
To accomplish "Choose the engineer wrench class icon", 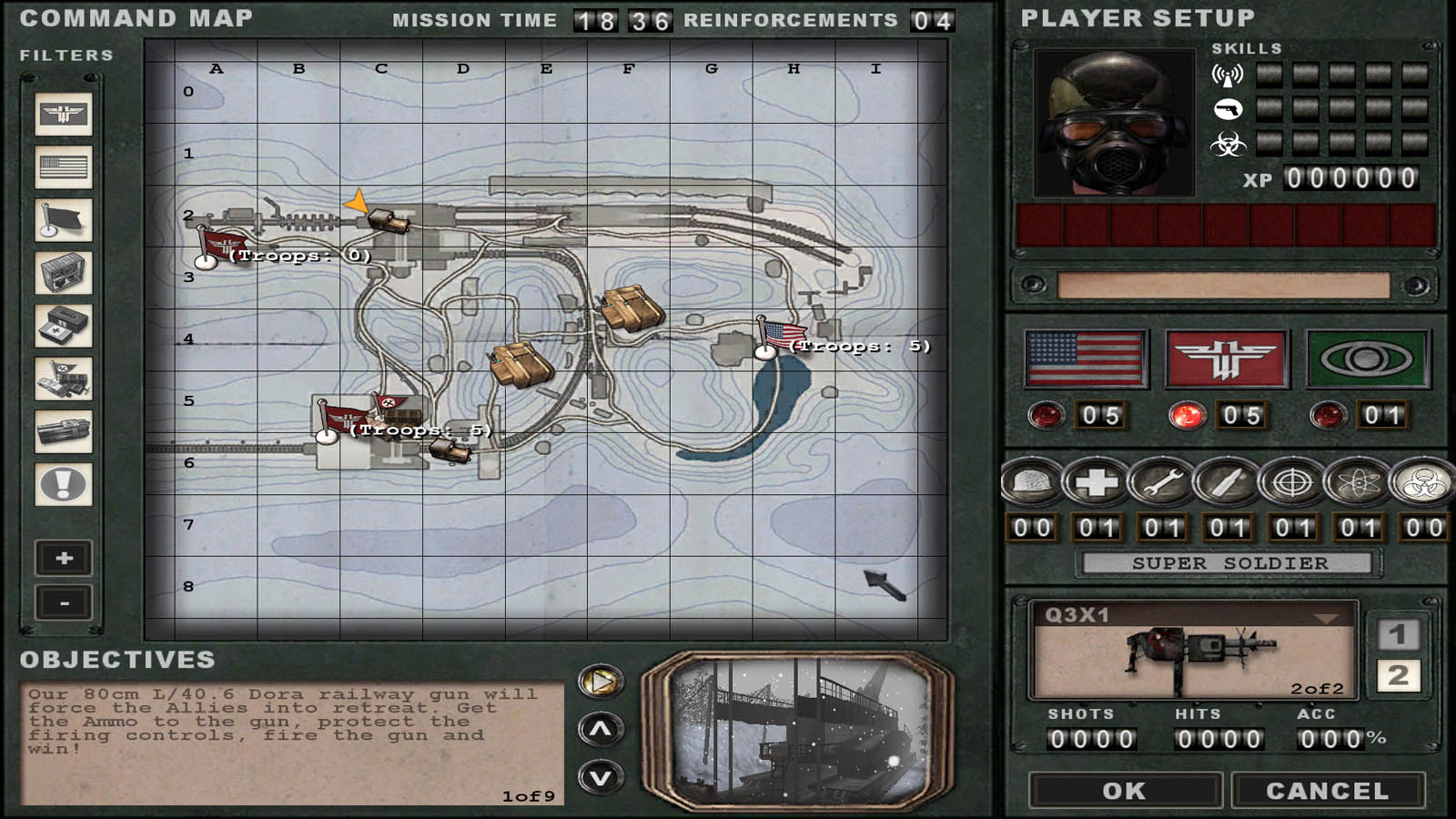I will pyautogui.click(x=1162, y=482).
